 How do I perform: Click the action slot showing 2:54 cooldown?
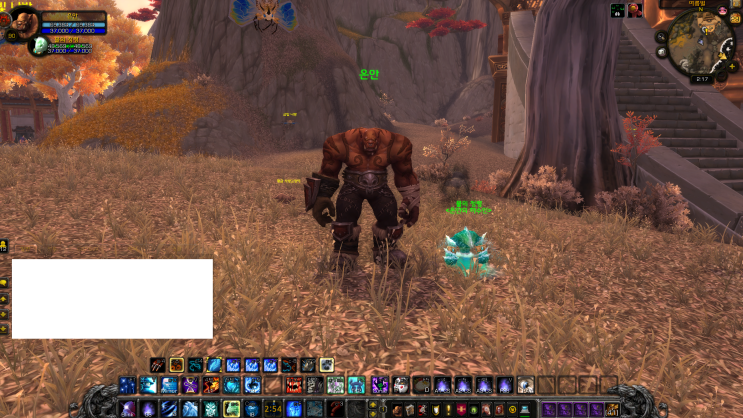272,408
